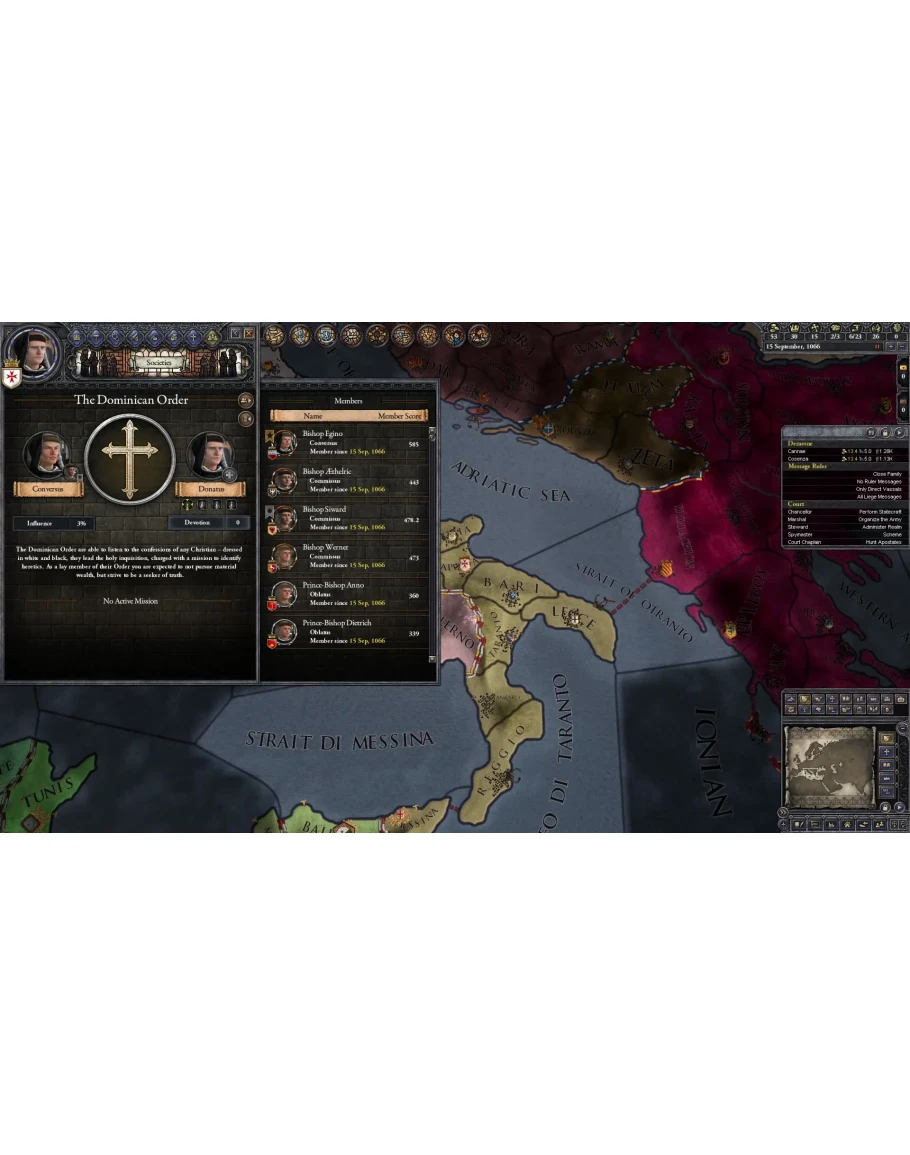The width and height of the screenshot is (910, 1155).
Task: Sort members by Member Score
Action: [401, 415]
